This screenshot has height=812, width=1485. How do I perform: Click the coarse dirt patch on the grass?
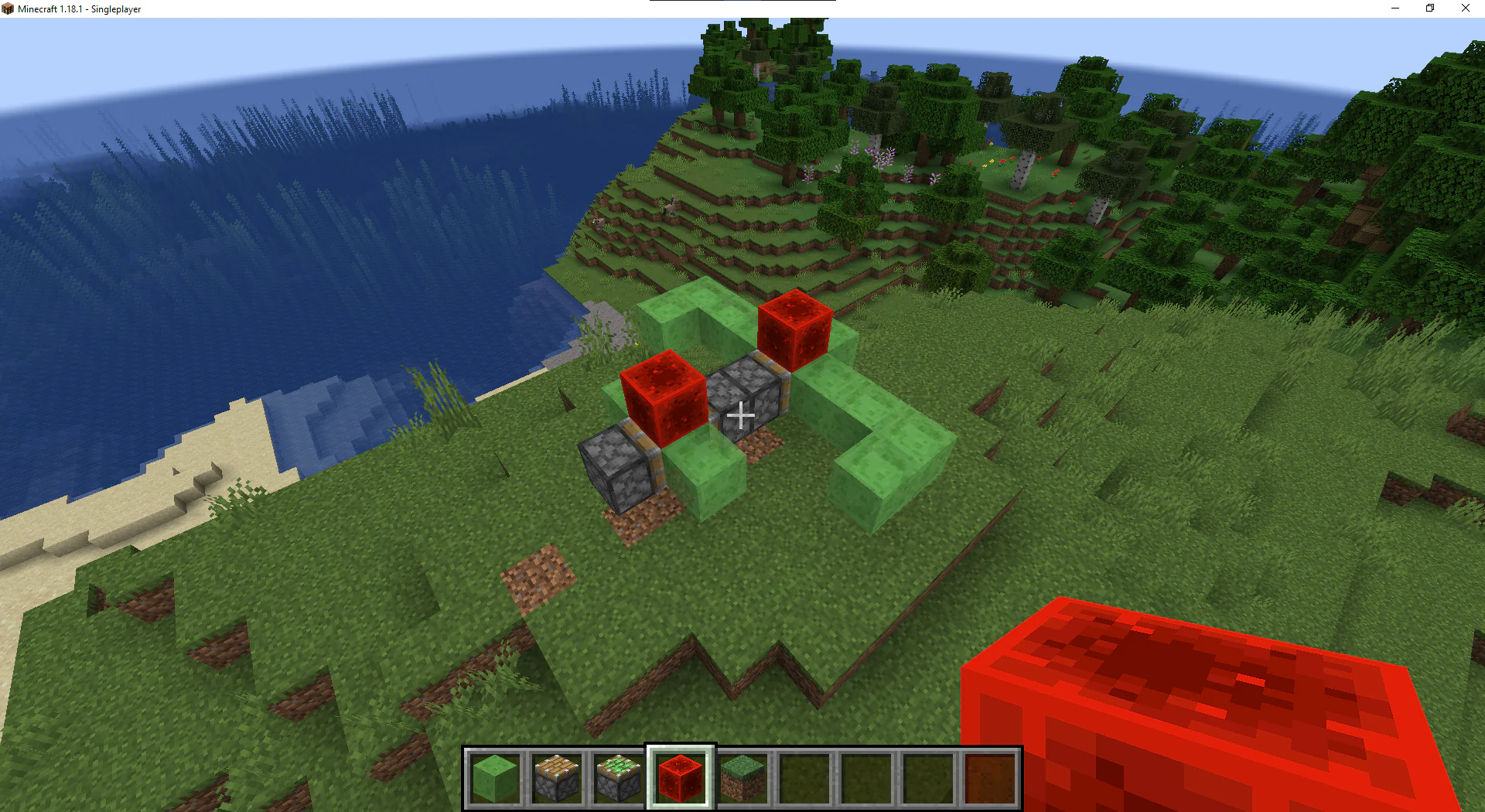point(538,576)
